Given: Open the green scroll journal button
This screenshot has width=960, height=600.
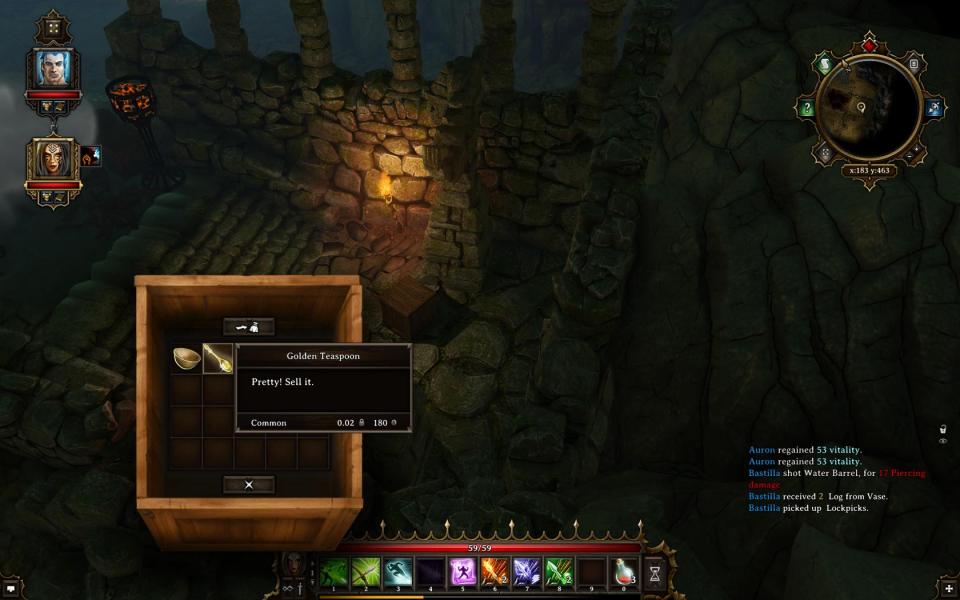Looking at the screenshot, I should pos(824,65).
